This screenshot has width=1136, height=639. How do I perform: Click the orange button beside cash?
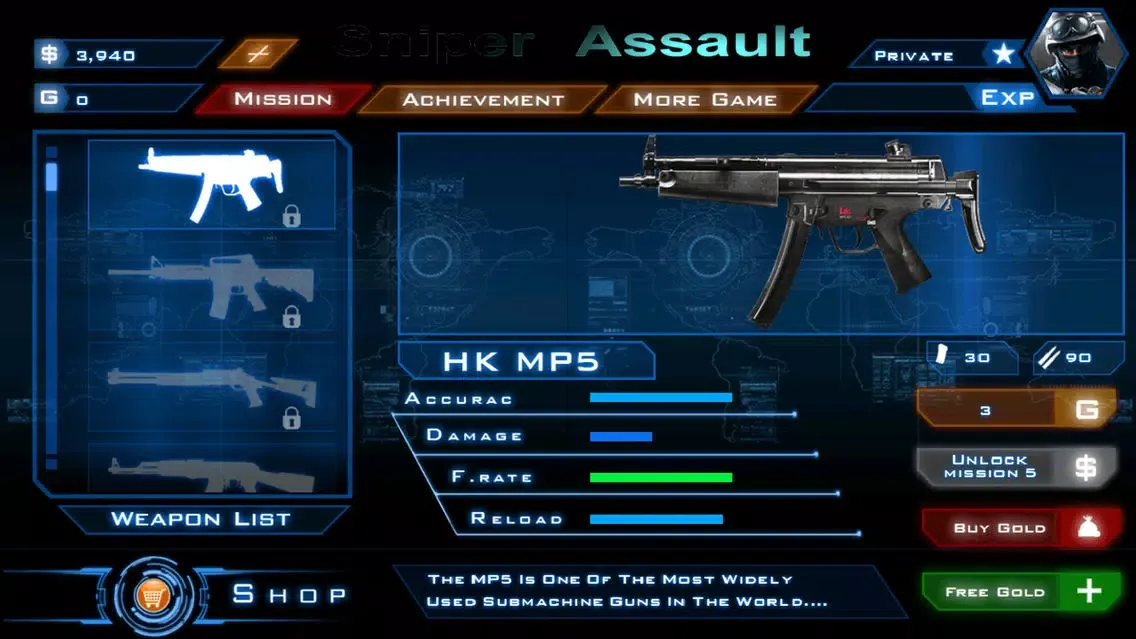click(258, 54)
